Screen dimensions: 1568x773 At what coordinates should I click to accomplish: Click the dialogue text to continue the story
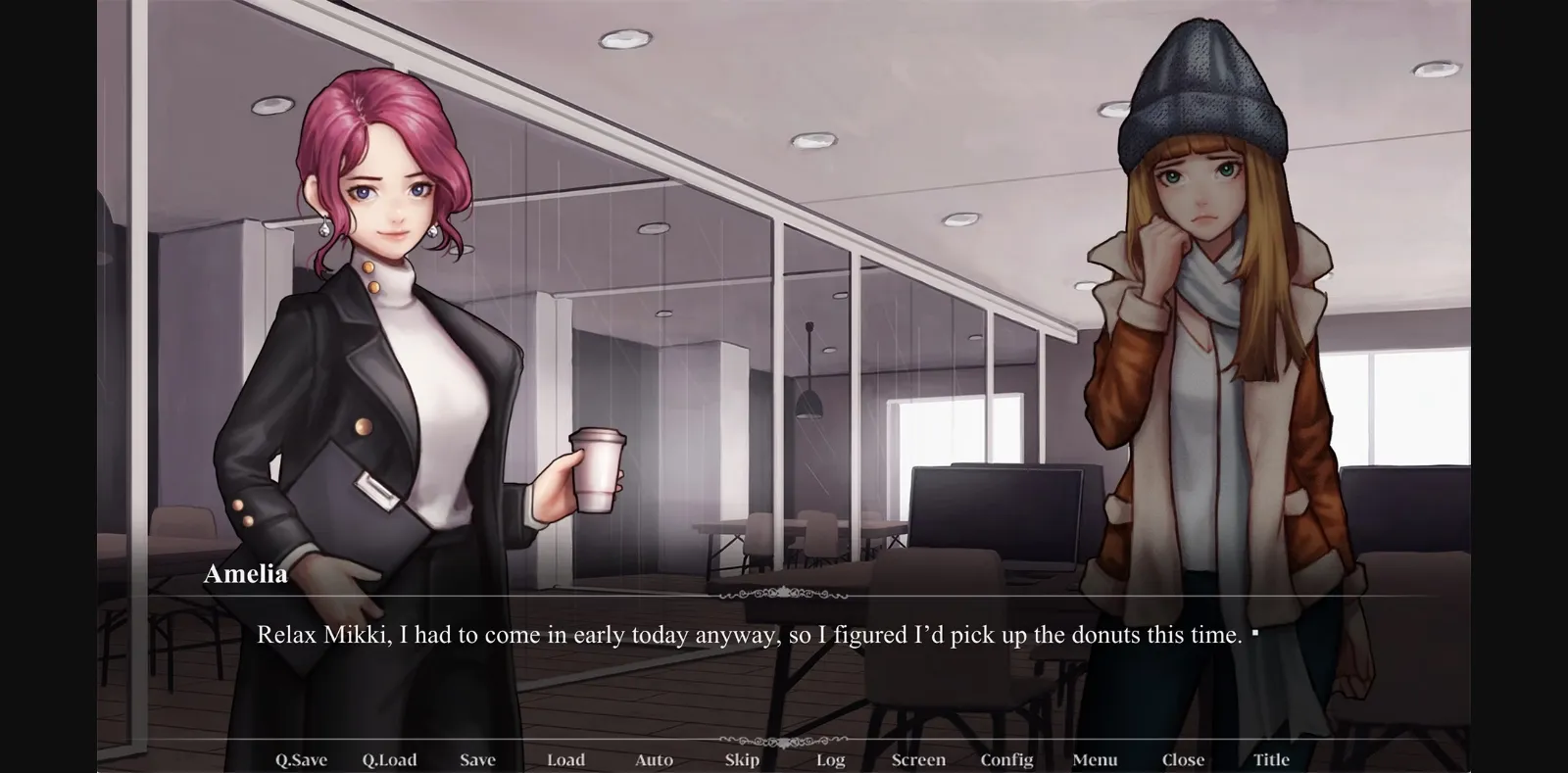pyautogui.click(x=755, y=635)
